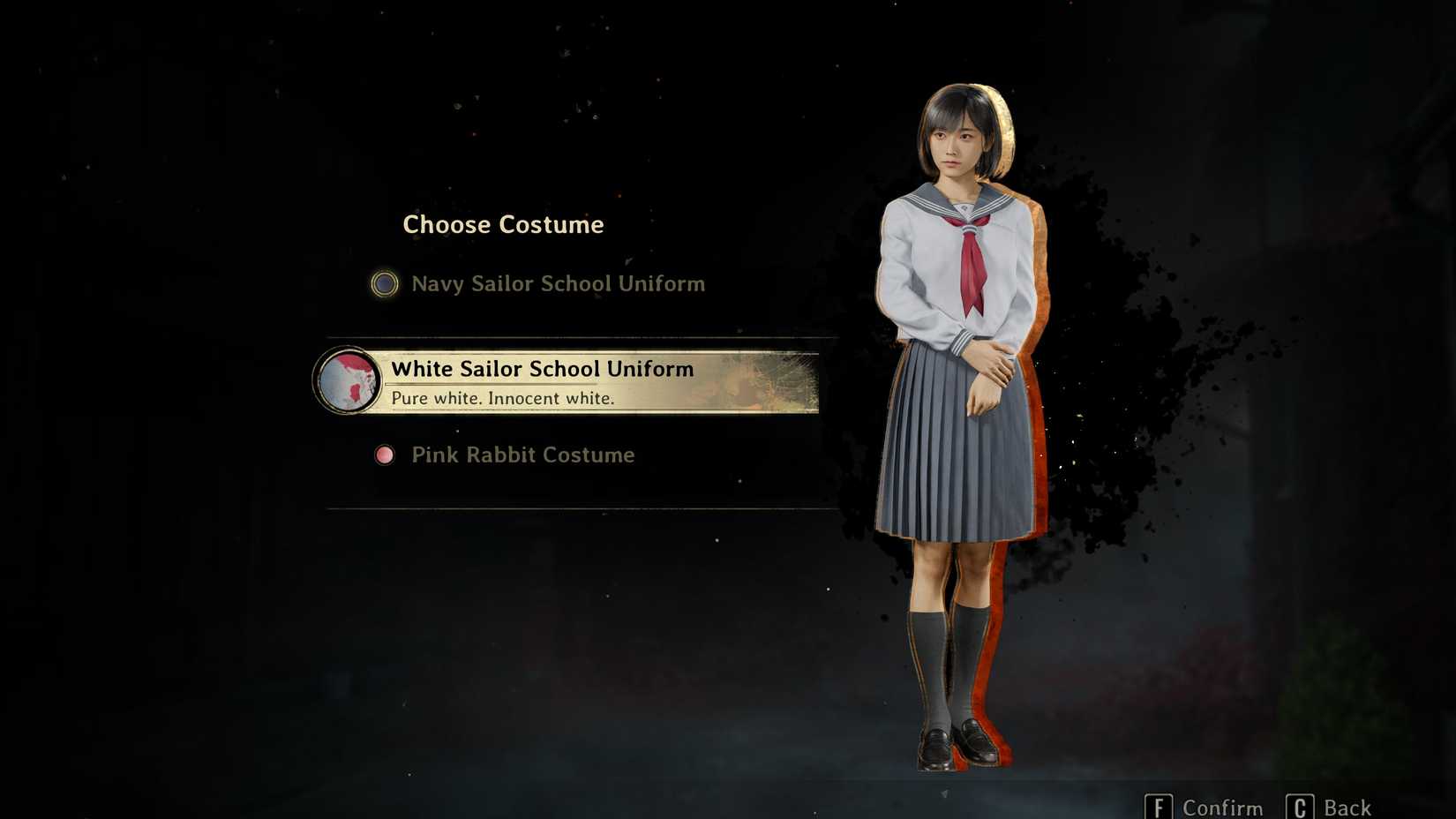Click the Navy Sailor School Uniform circle icon

tap(384, 284)
